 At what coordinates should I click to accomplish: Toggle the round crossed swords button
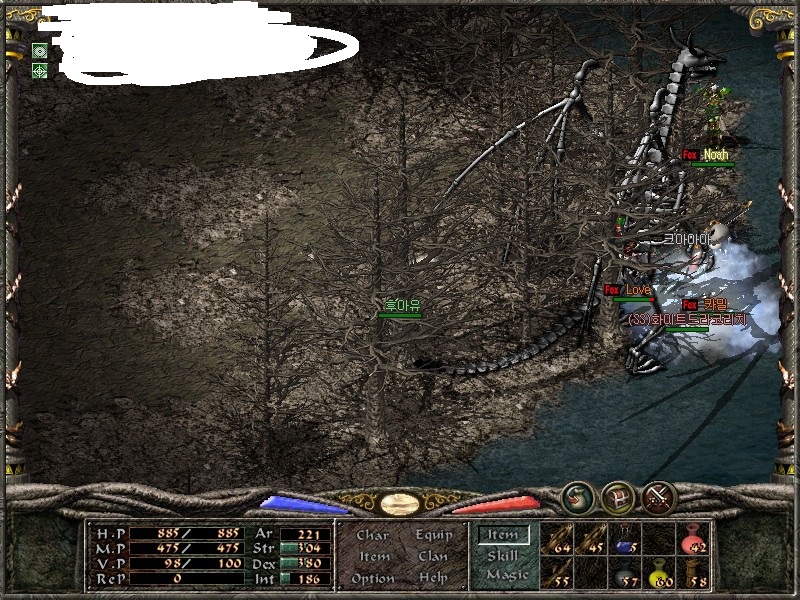click(658, 497)
